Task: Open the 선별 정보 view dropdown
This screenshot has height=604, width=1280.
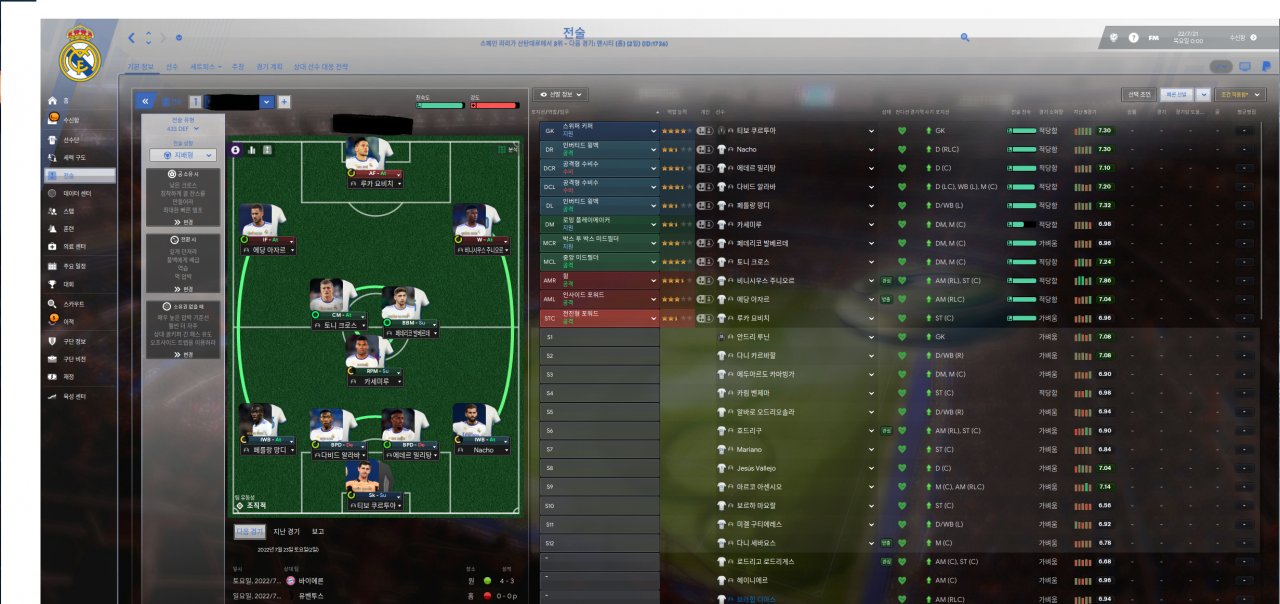Action: (x=560, y=94)
